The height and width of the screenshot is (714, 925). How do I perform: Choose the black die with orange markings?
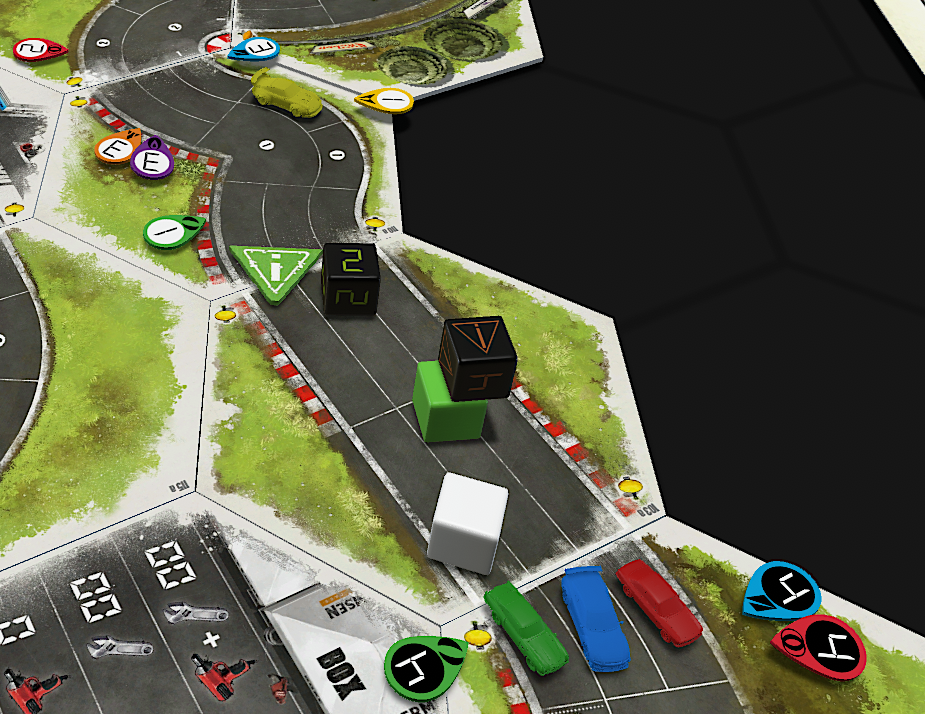click(x=478, y=358)
